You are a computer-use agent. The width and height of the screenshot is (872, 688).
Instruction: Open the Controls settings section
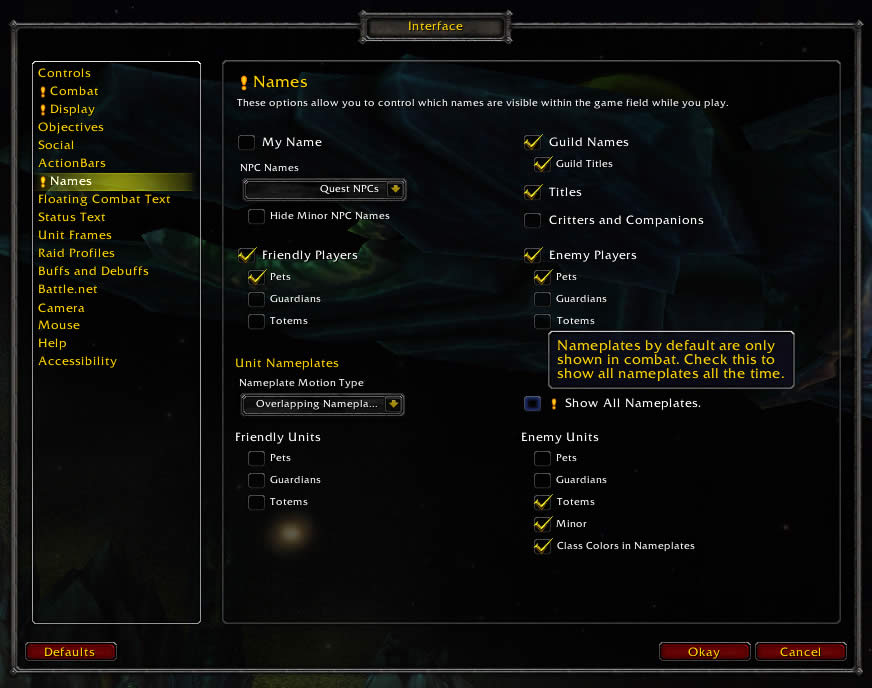[64, 73]
